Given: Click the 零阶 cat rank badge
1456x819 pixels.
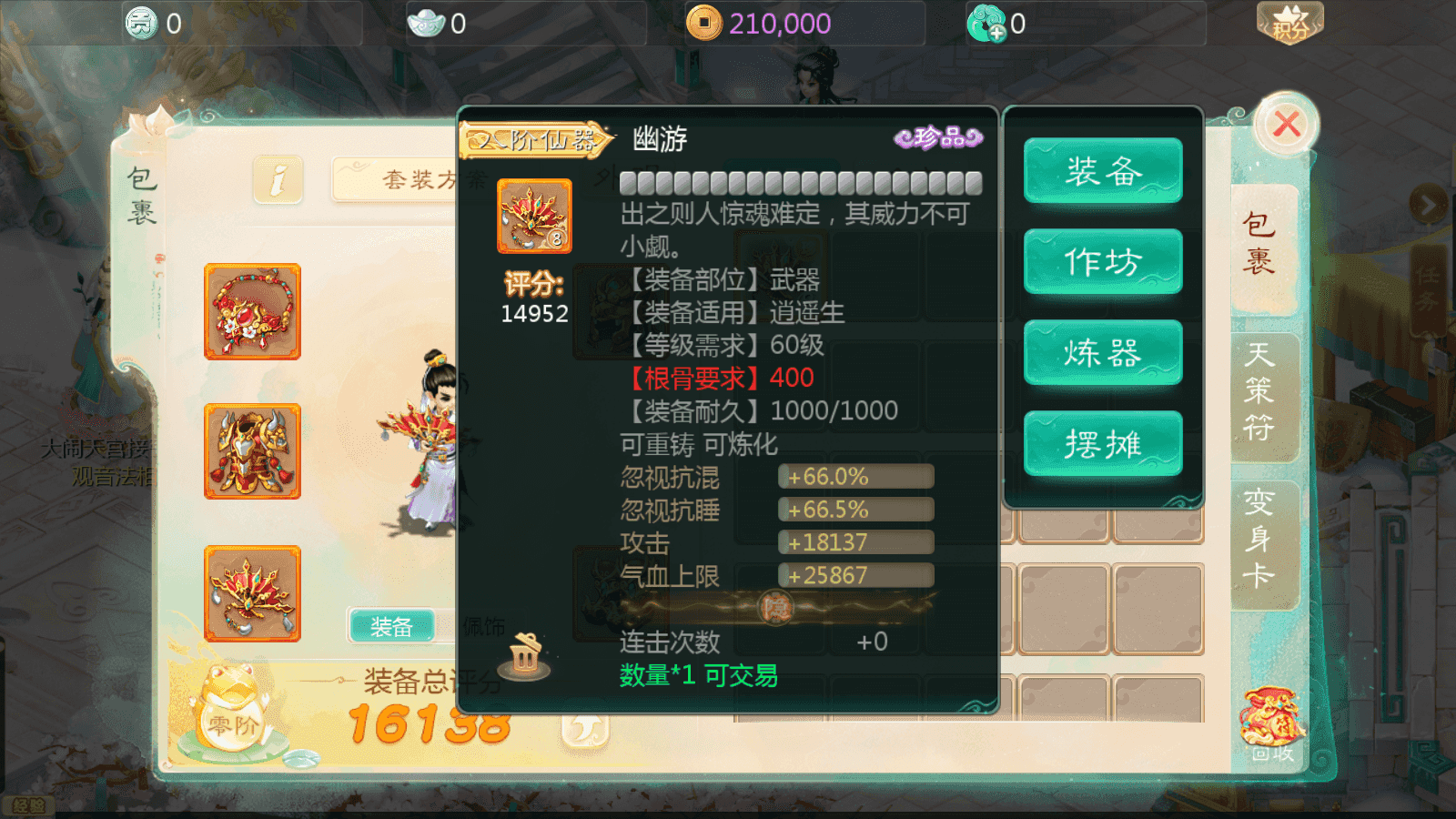Looking at the screenshot, I should point(230,724).
